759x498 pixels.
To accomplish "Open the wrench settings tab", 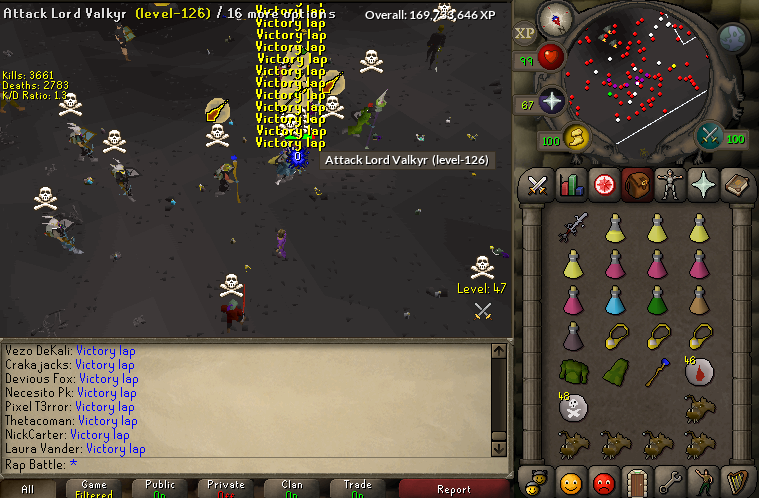I will pyautogui.click(x=670, y=482).
